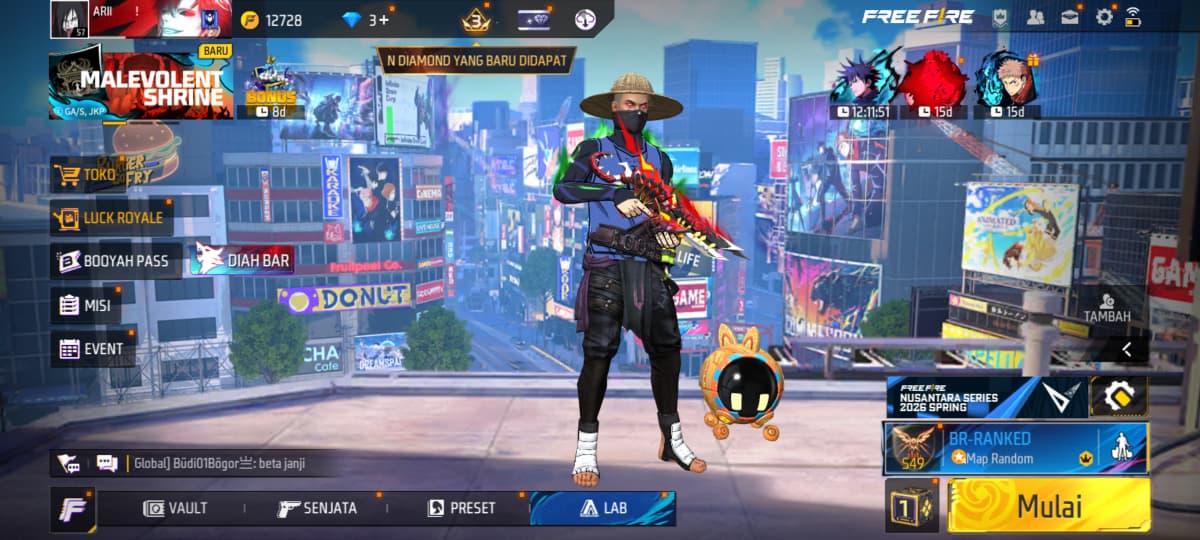
Task: Open the Luck Royale menu
Action: pos(108,217)
